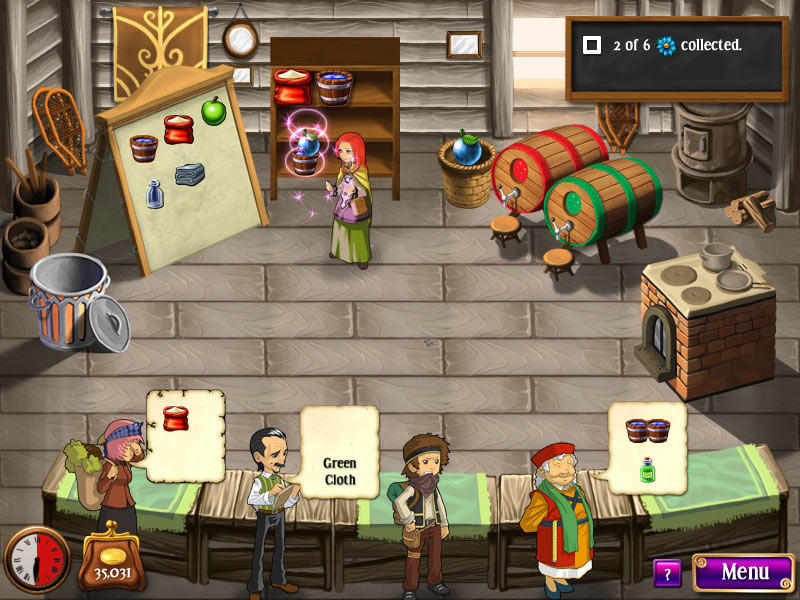Image resolution: width=800 pixels, height=600 pixels.
Task: Pick the small ink bottle on the recipe board
Action: [x=155, y=193]
